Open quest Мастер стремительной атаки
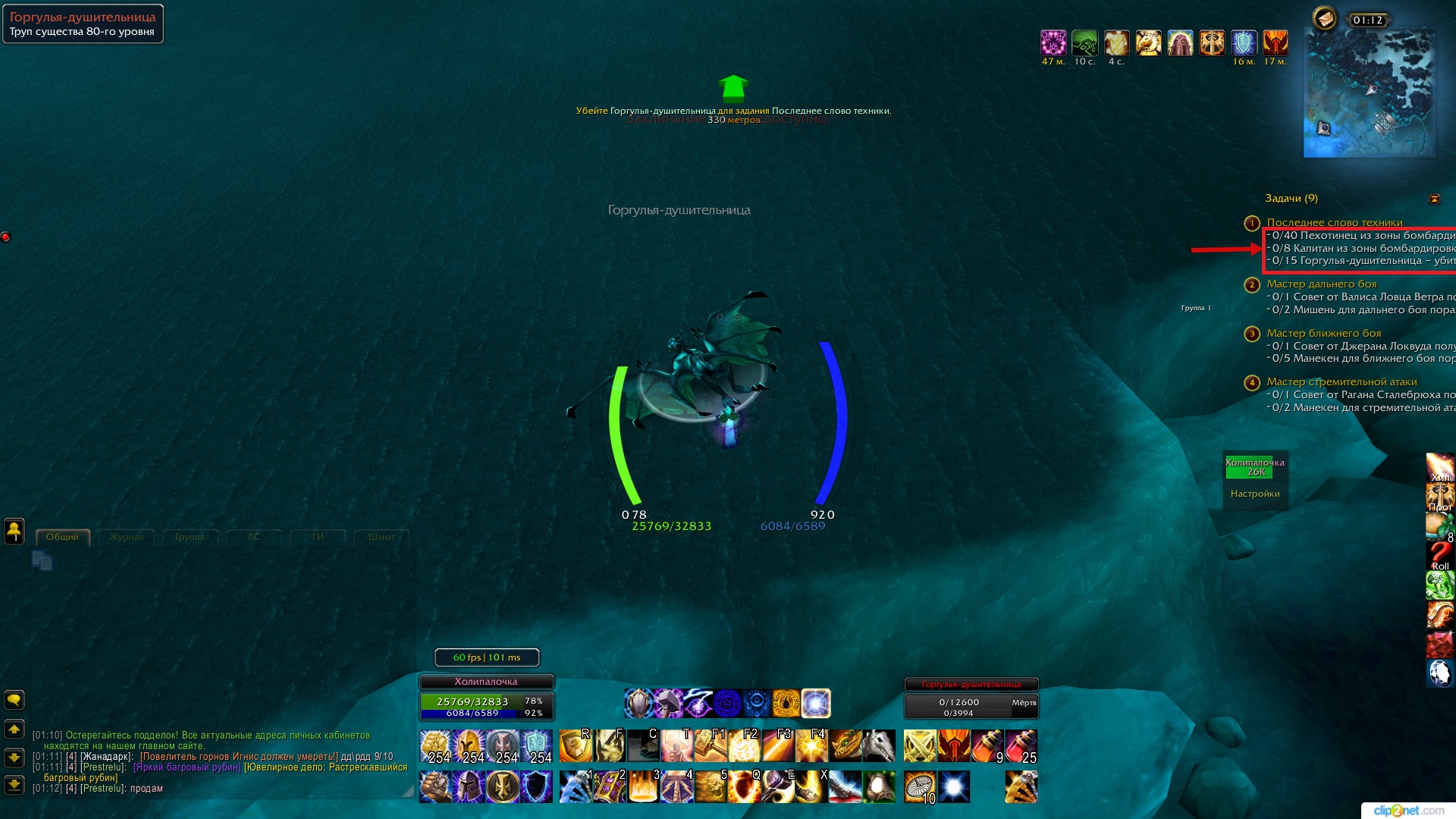The width and height of the screenshot is (1456, 819). tap(1341, 381)
